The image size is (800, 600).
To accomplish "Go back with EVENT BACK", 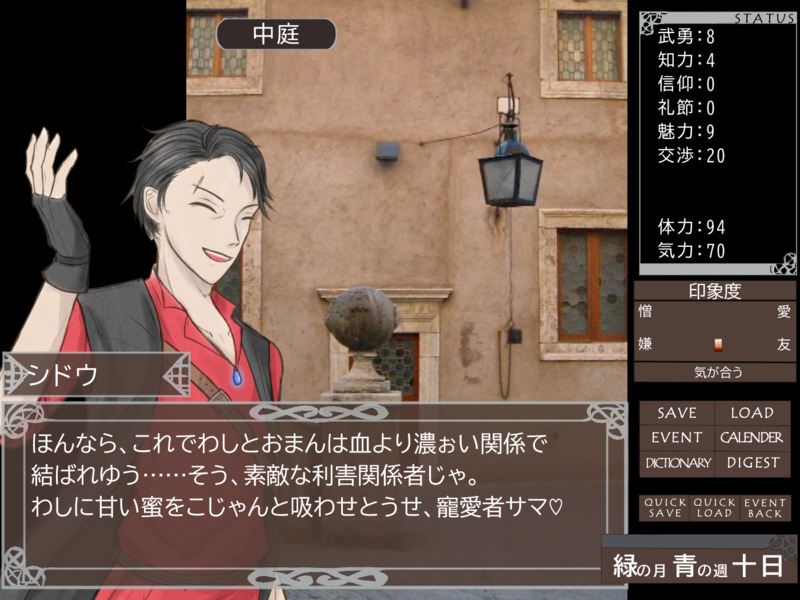I will 765,508.
